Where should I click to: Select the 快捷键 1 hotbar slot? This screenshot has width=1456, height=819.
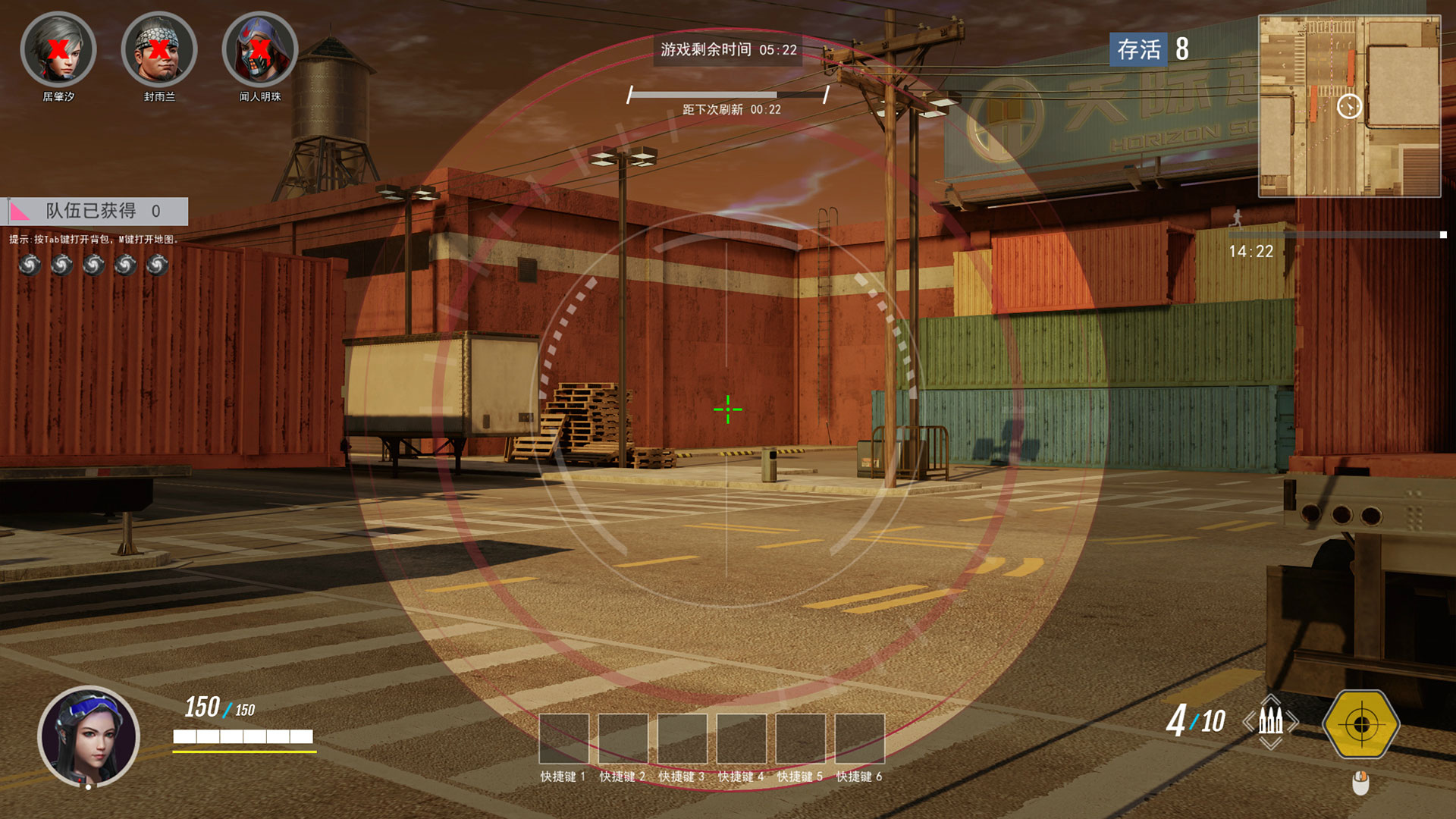coord(563,738)
